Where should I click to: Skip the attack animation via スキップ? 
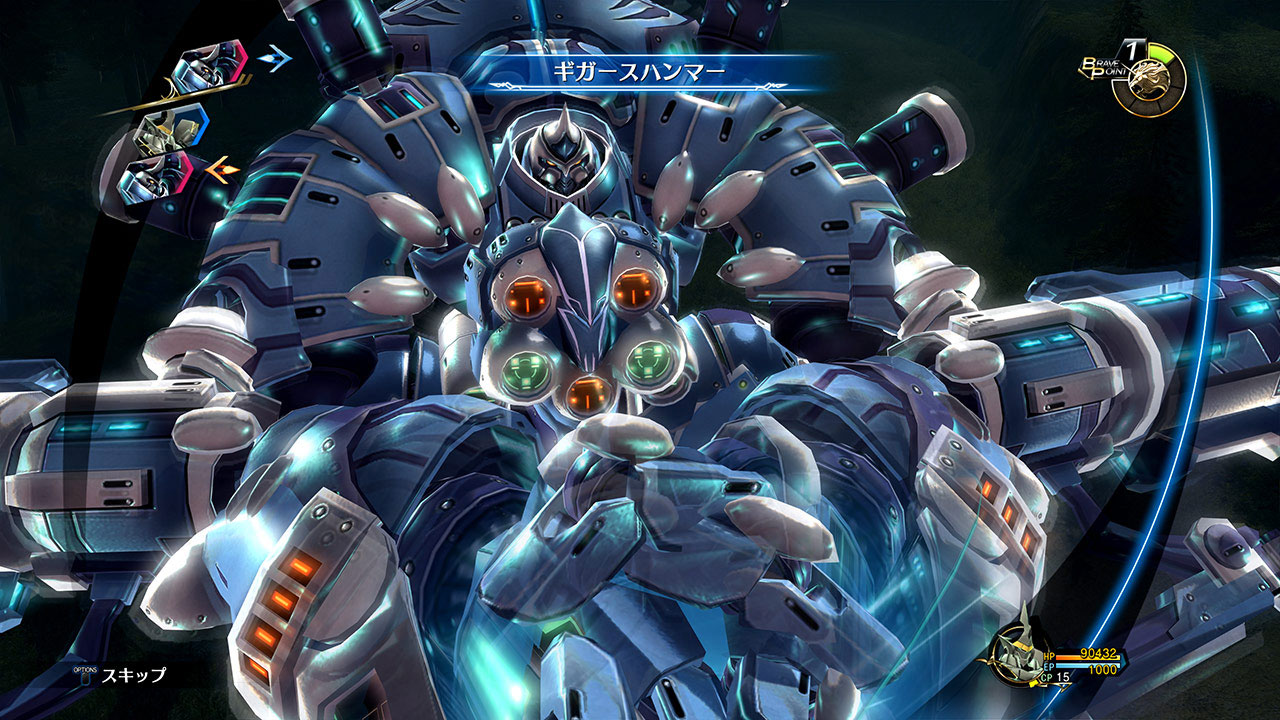[130, 675]
